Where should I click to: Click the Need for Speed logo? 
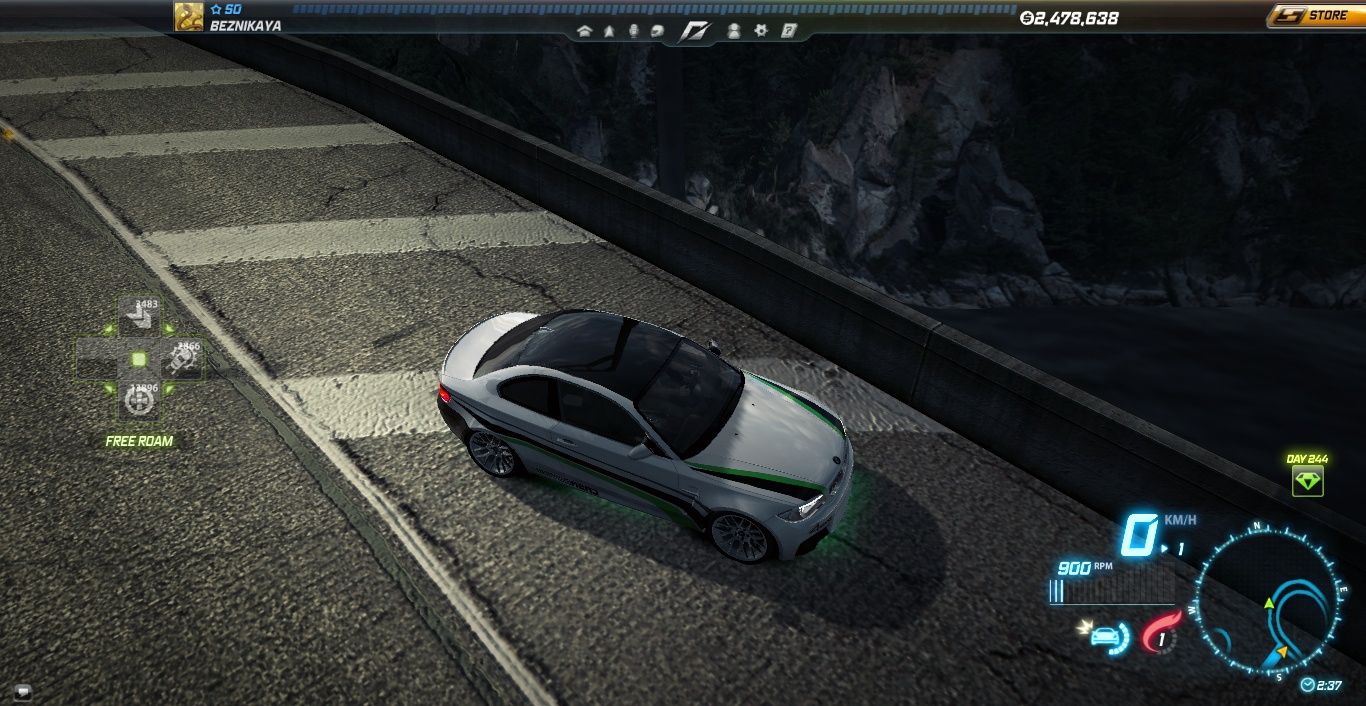pyautogui.click(x=695, y=31)
